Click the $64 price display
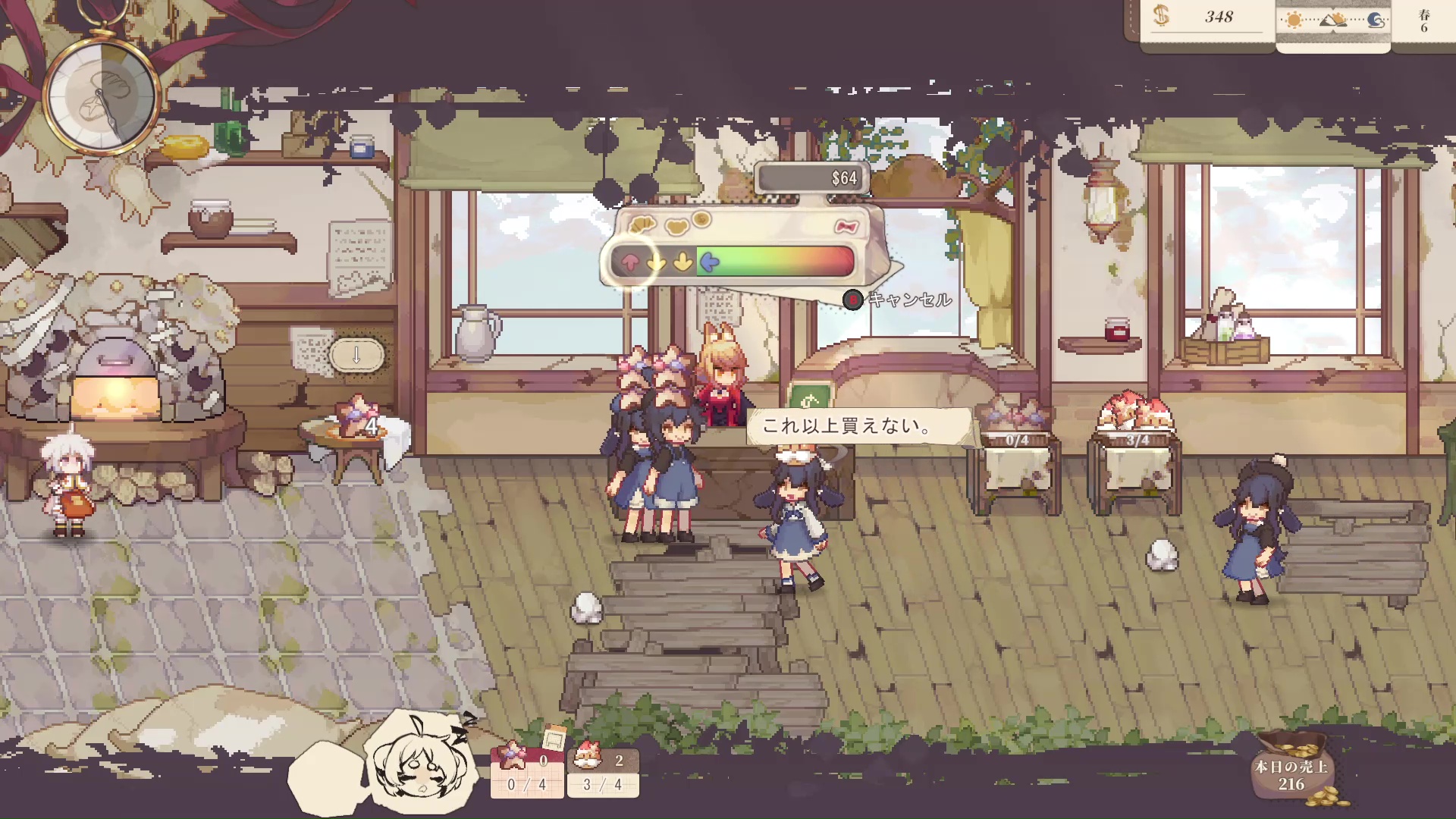1456x819 pixels. pos(843,179)
